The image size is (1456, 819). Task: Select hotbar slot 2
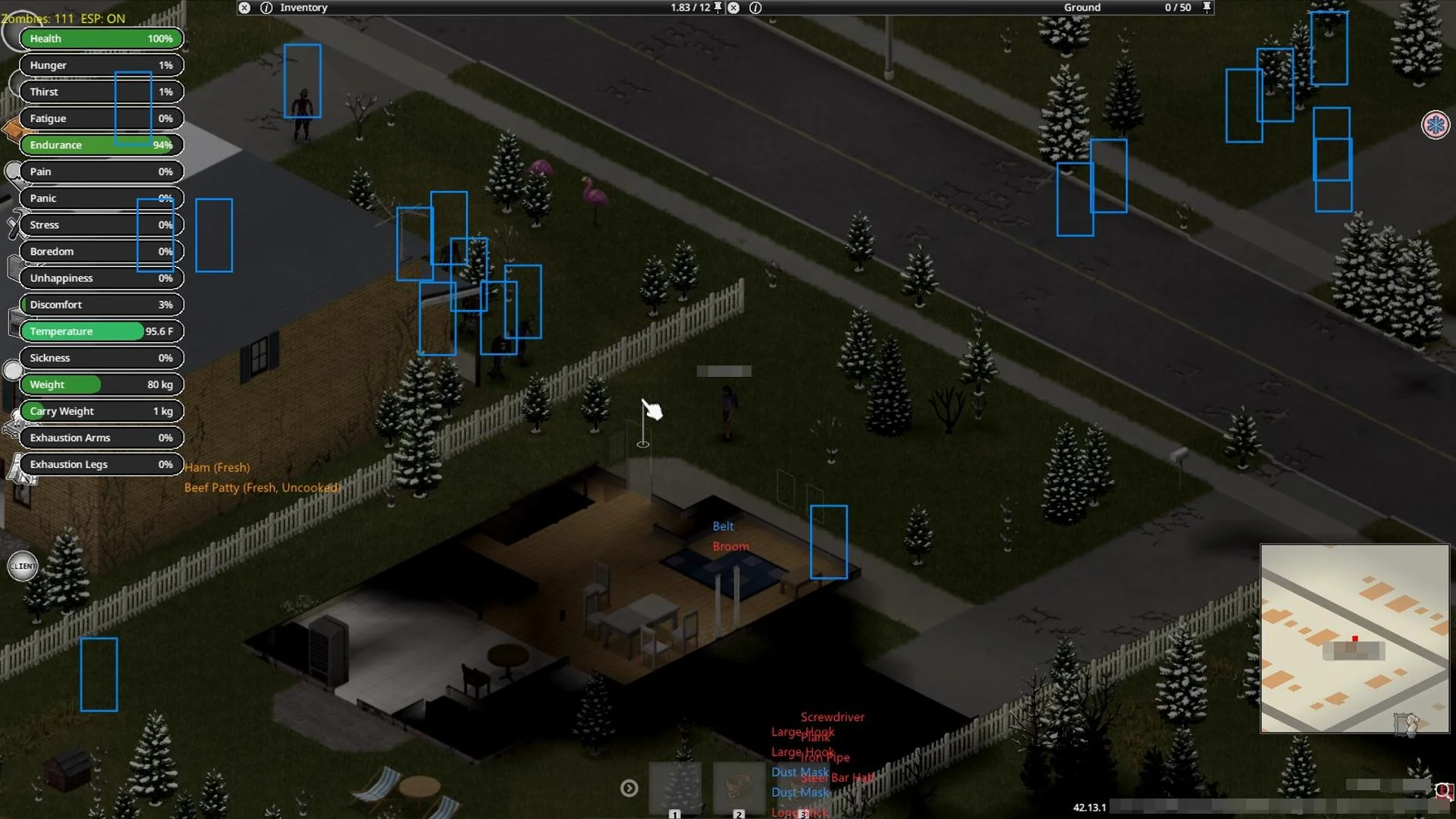coord(739,789)
